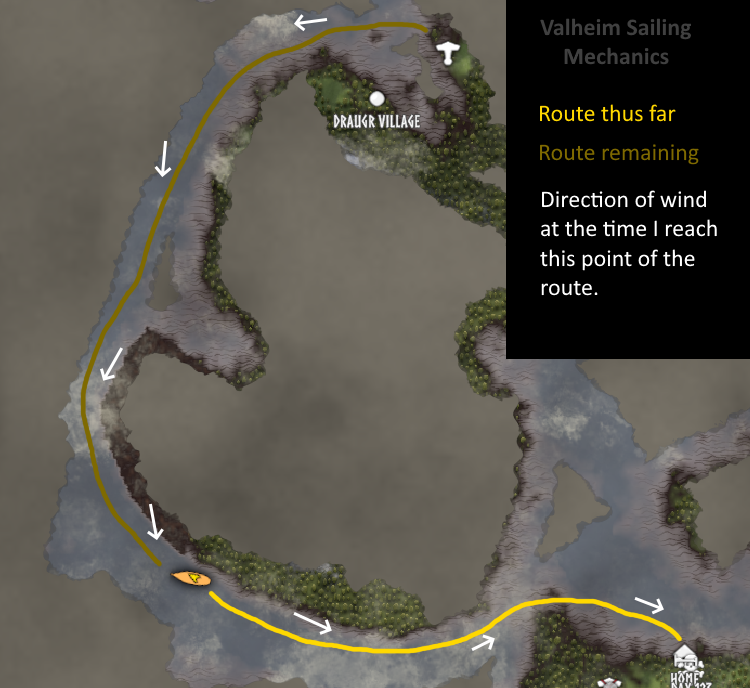
Task: Select the Home house map marker
Action: point(685,658)
